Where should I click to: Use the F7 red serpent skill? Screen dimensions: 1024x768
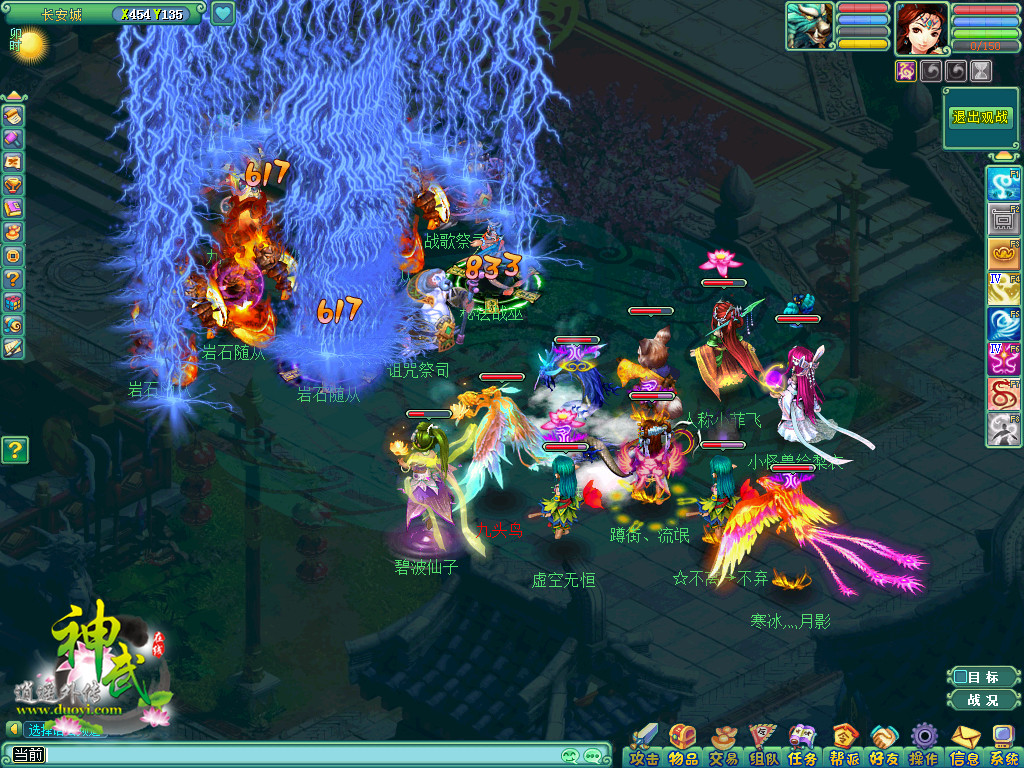pyautogui.click(x=1002, y=394)
